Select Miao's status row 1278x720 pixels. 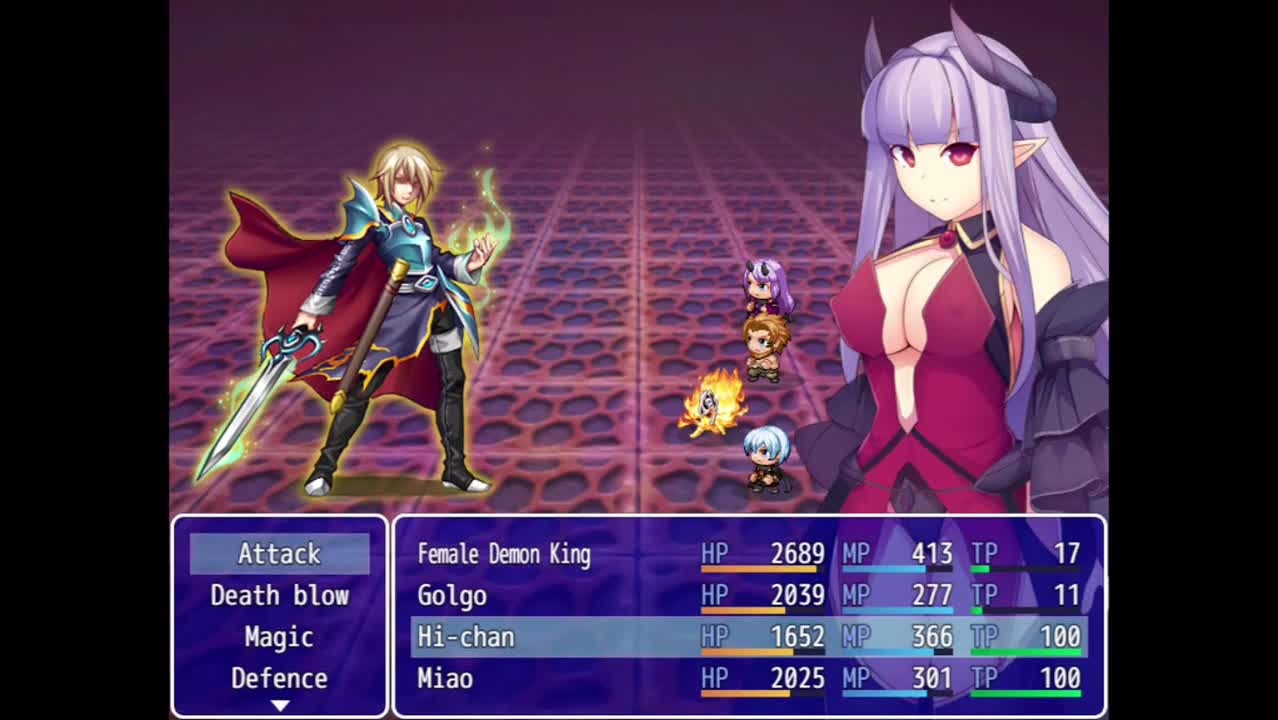point(748,679)
